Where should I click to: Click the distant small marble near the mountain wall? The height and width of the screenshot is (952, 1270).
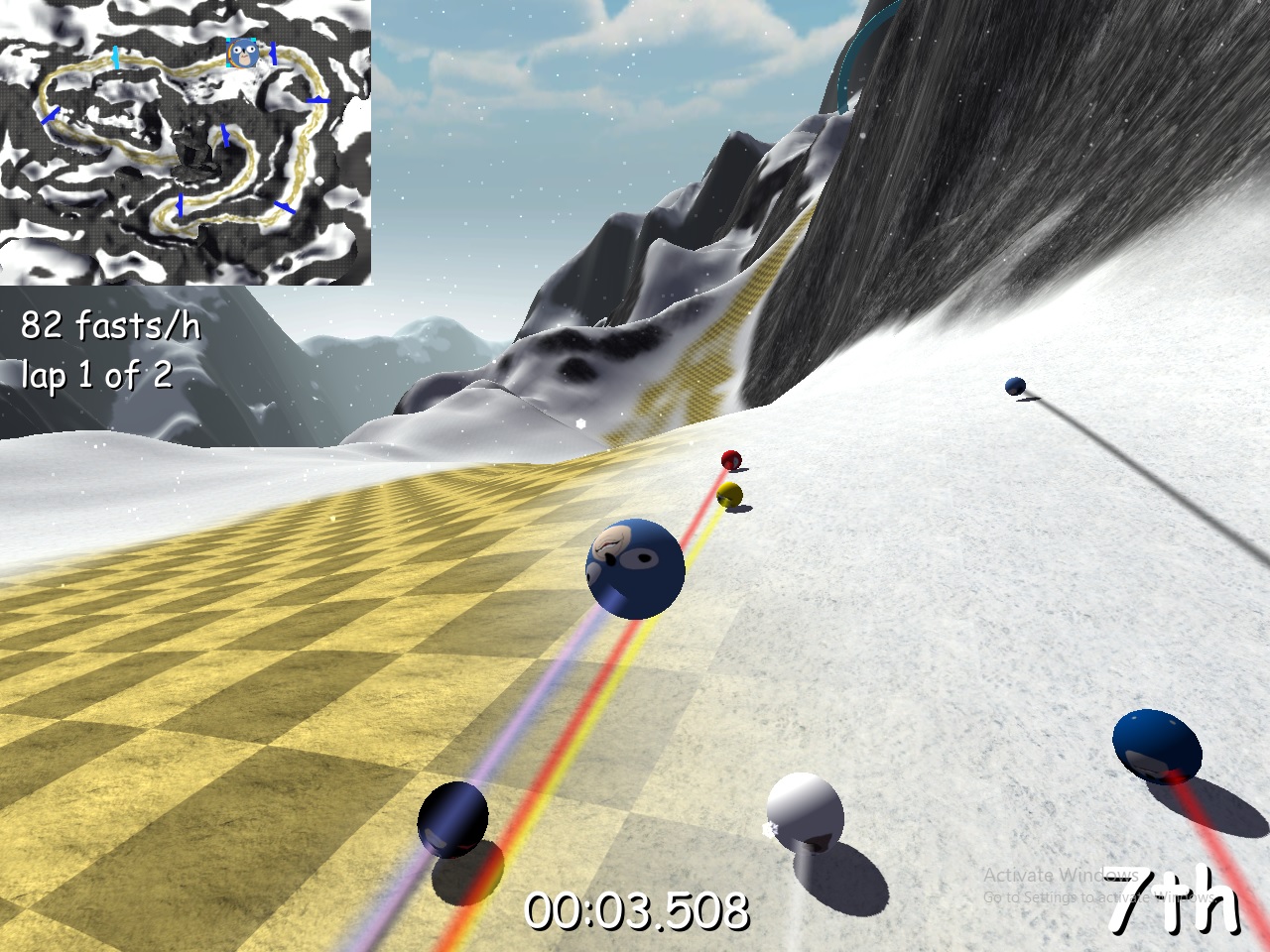(1014, 384)
